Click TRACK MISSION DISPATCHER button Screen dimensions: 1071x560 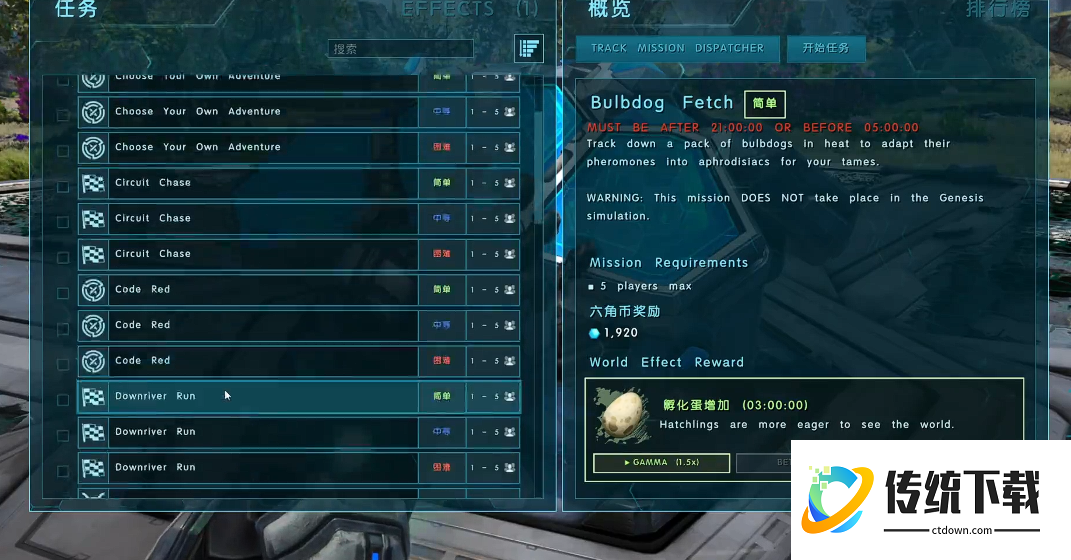coord(677,47)
